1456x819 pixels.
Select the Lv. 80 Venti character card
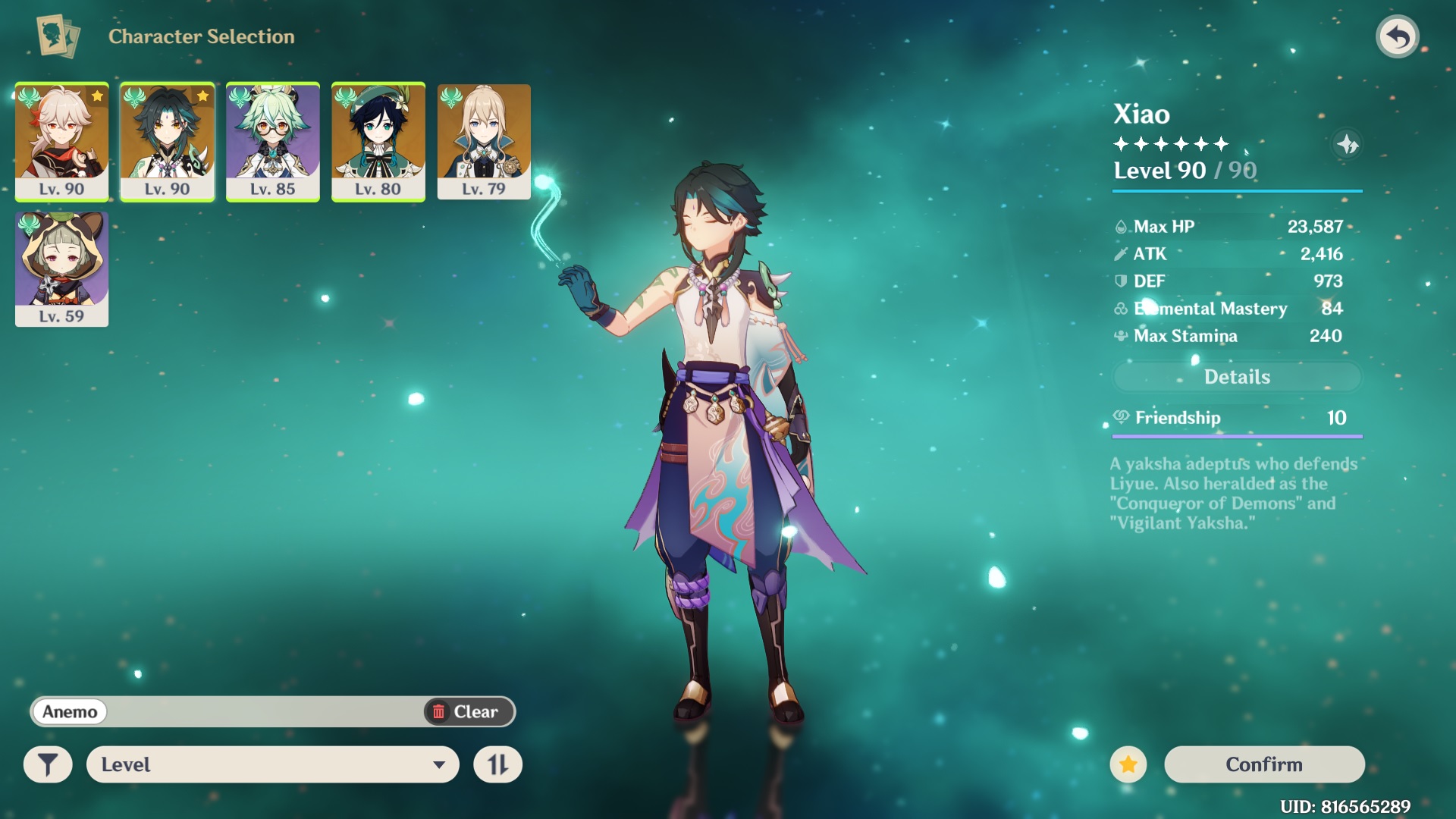378,141
